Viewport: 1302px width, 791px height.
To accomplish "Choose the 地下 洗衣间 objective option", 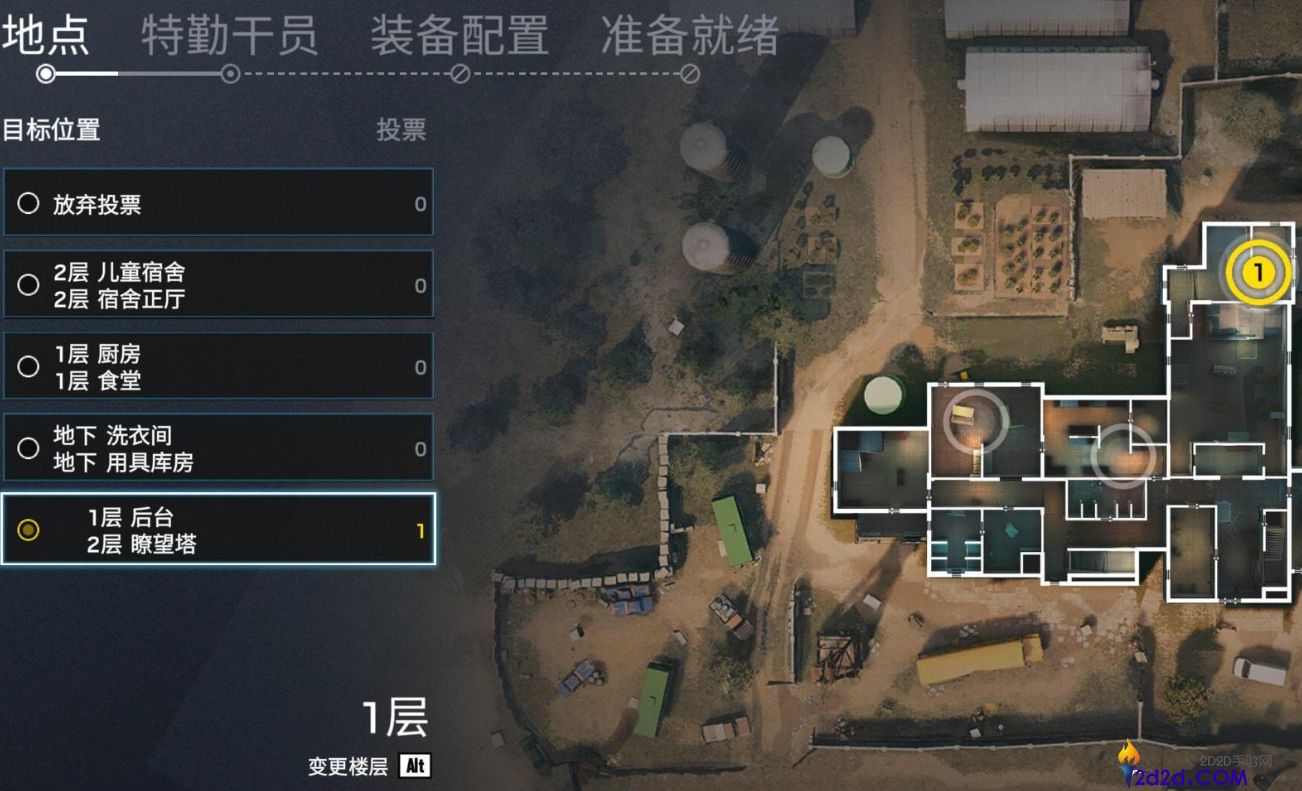I will click(28, 448).
